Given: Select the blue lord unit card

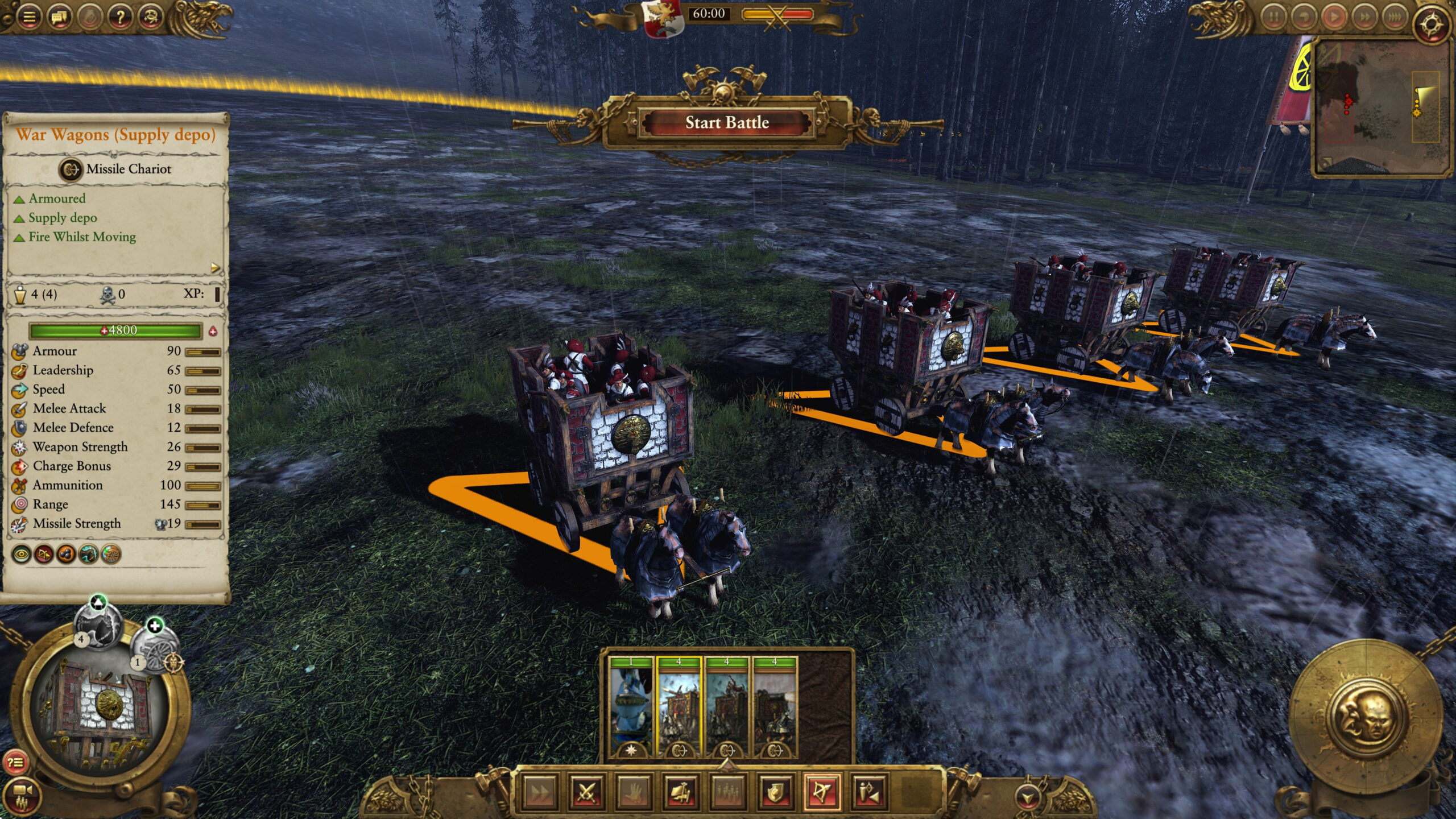Looking at the screenshot, I should coord(631,707).
